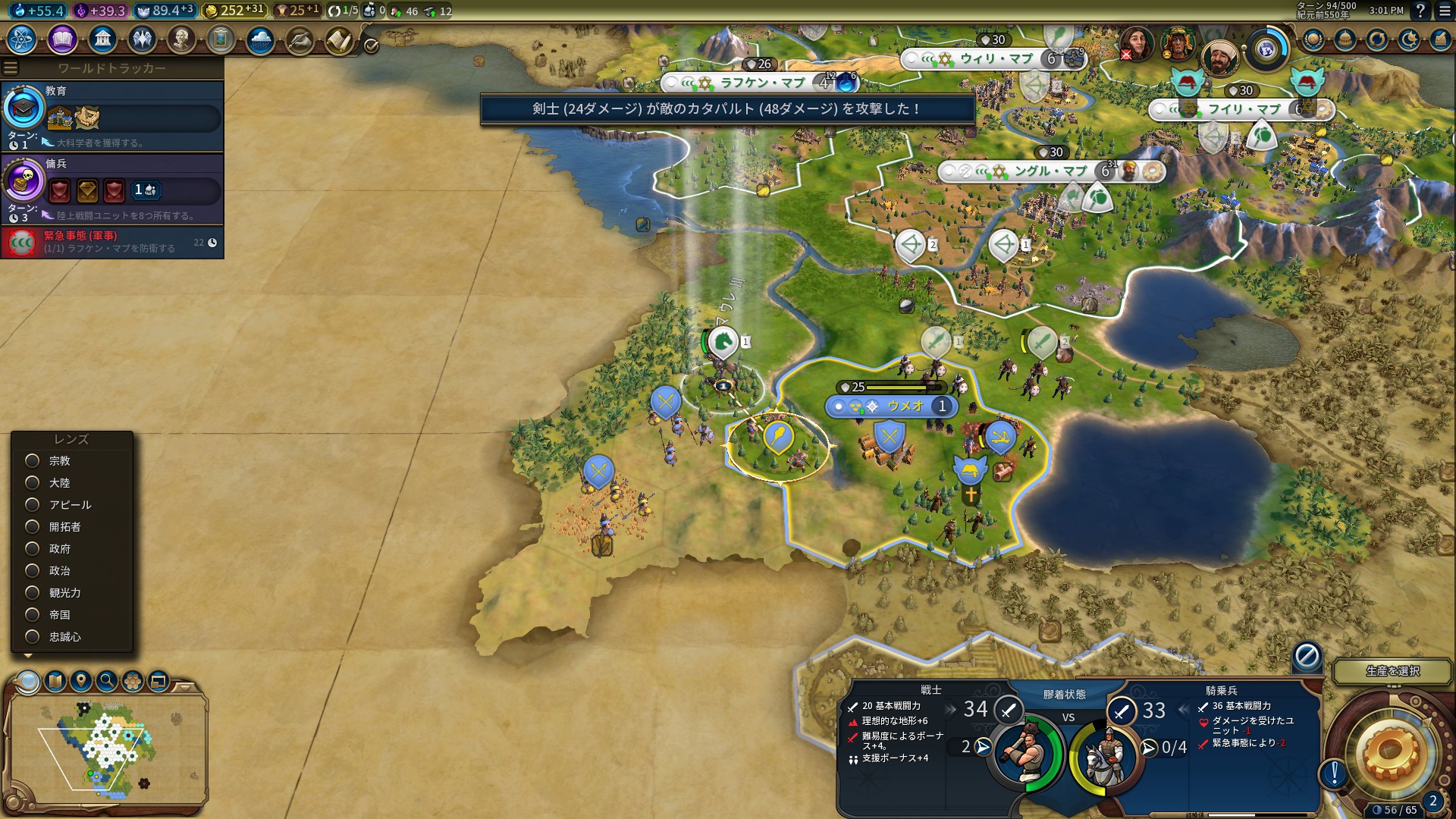
Task: Select the 忠誠心 (loyalty) lens
Action: [x=33, y=637]
